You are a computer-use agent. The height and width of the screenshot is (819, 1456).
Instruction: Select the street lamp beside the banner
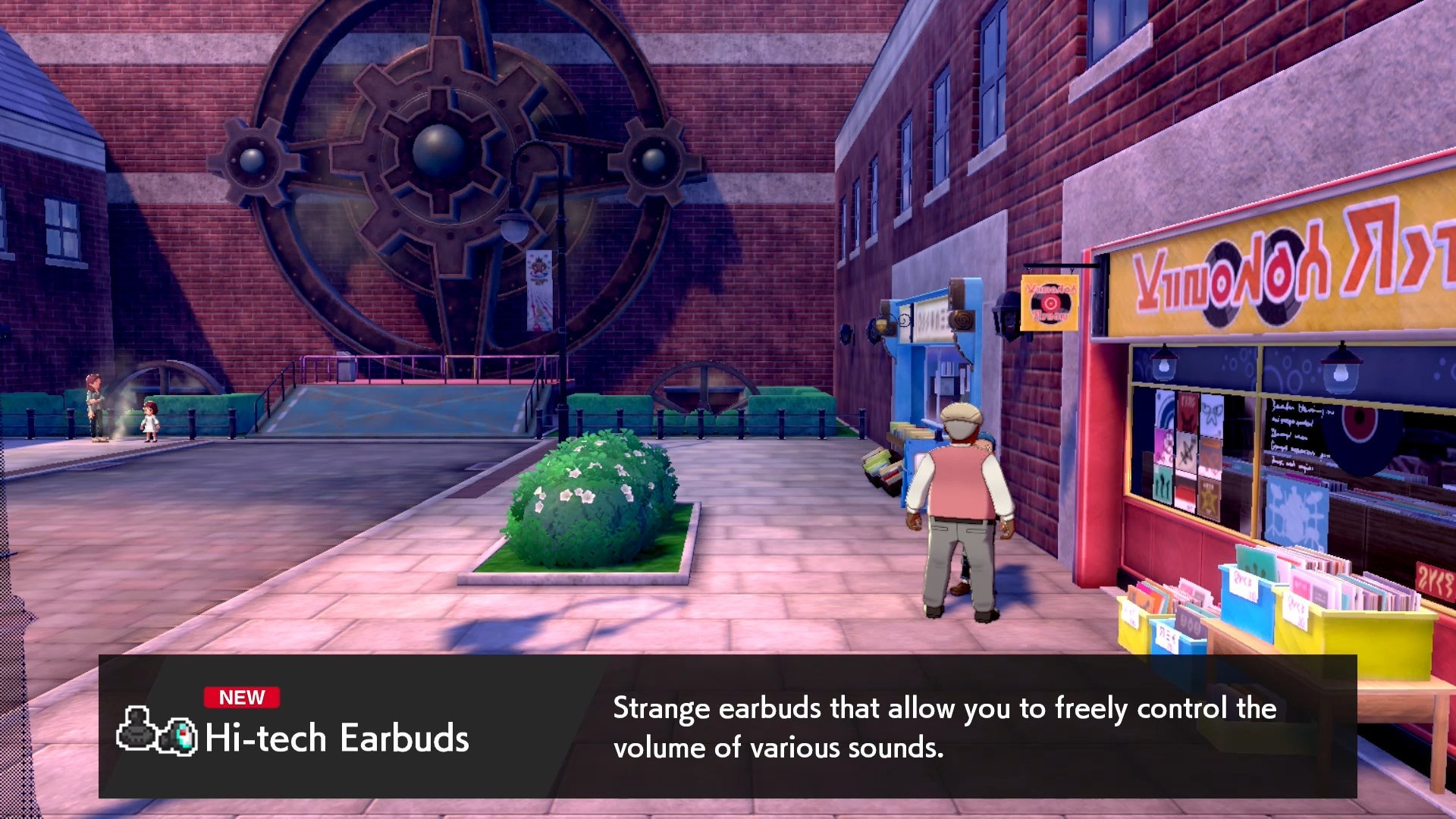tap(514, 224)
